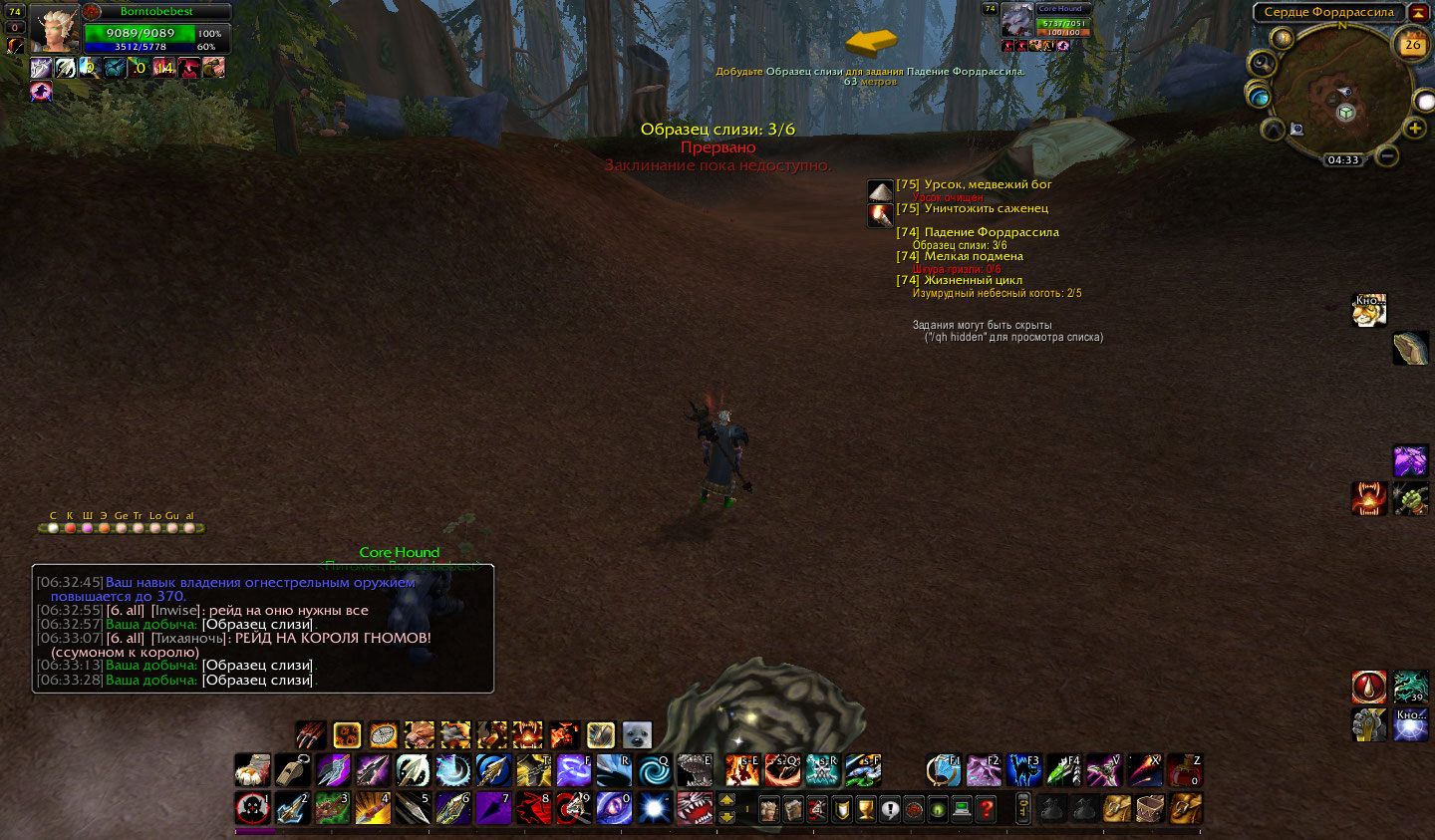Image resolution: width=1435 pixels, height=840 pixels.
Task: Zoom out the minimap with minus button
Action: coord(1386,155)
